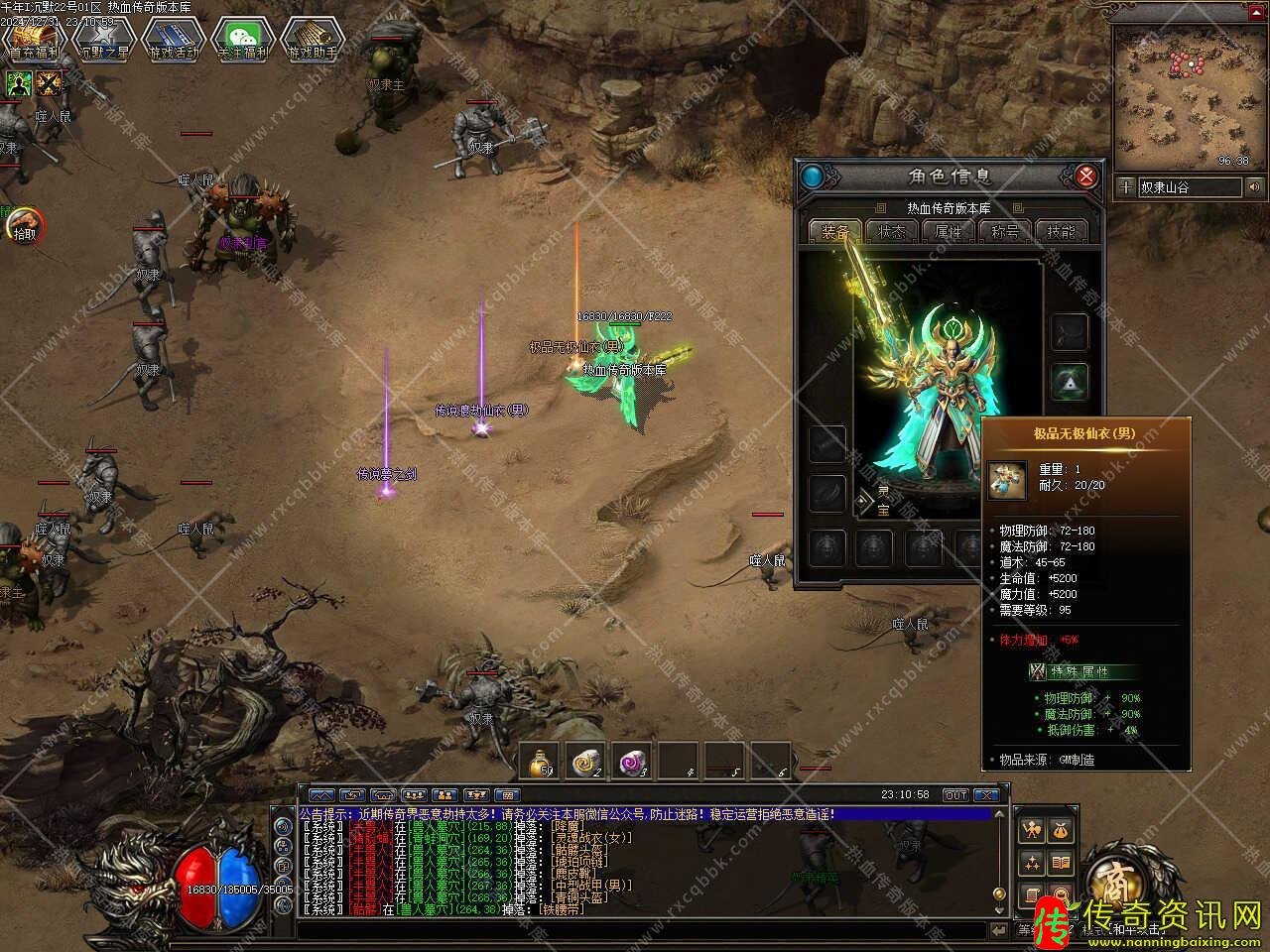1270x952 pixels.
Task: Open the 称号 titles tab
Action: click(x=1004, y=231)
